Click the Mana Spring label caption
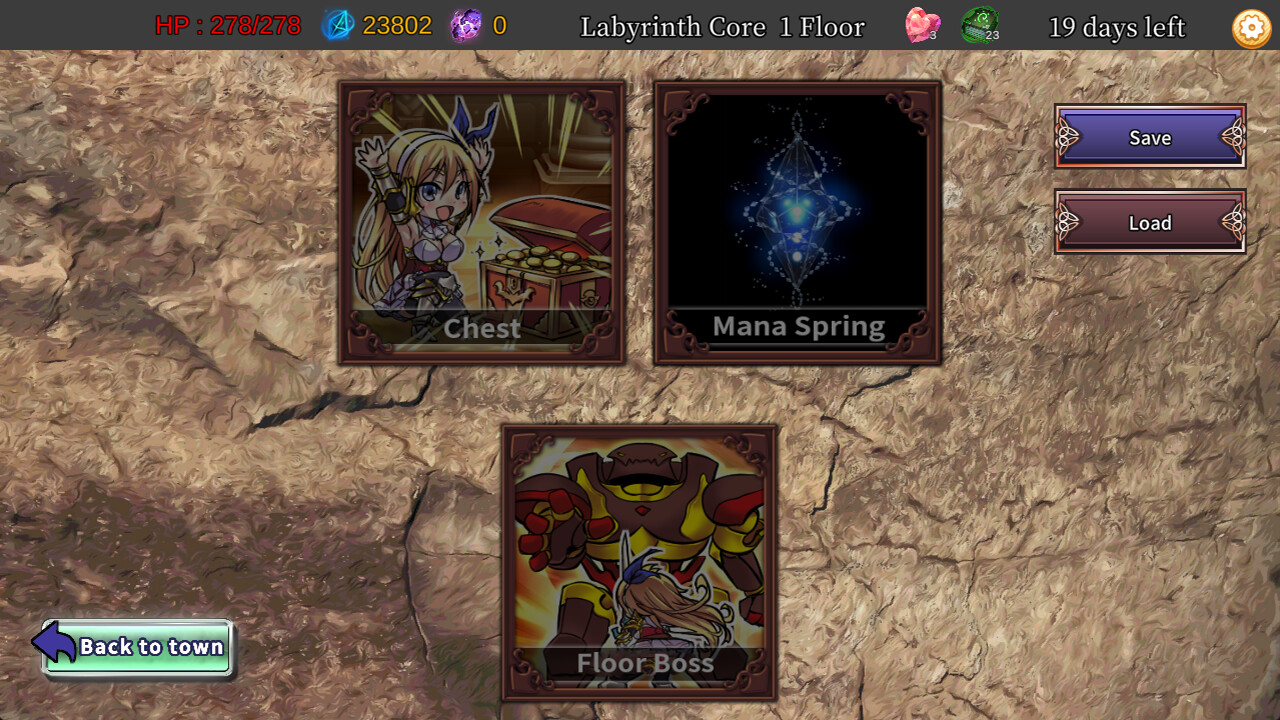The image size is (1280, 720). [x=798, y=326]
